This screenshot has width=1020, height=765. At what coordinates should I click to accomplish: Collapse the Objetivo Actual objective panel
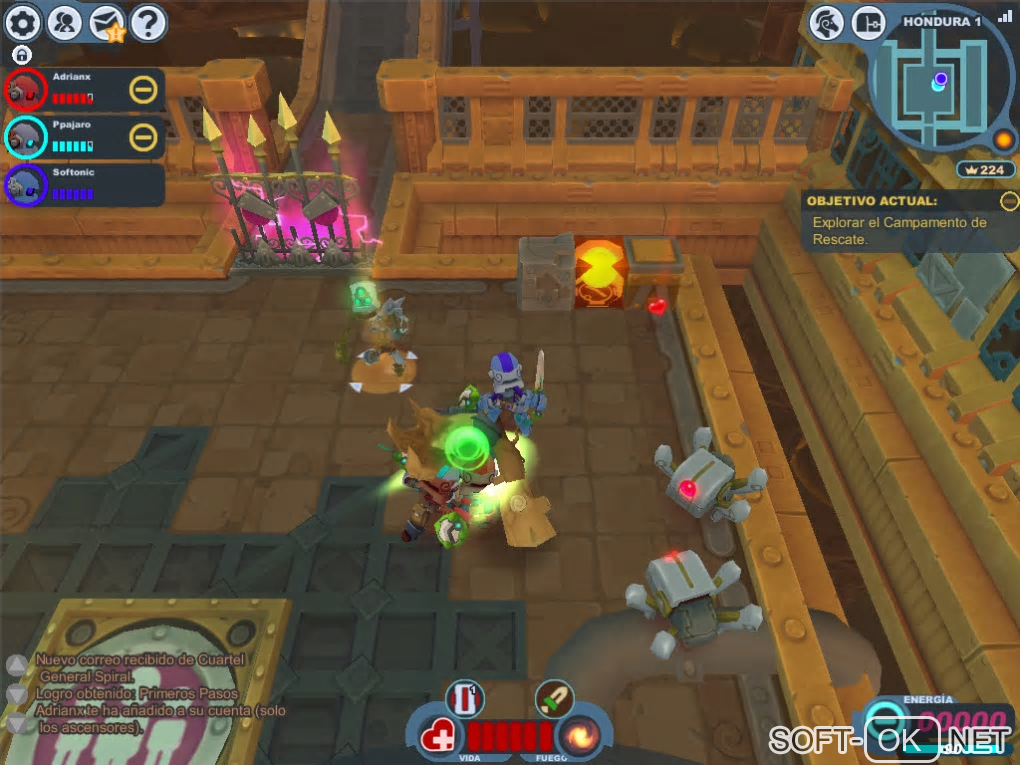tap(1007, 200)
